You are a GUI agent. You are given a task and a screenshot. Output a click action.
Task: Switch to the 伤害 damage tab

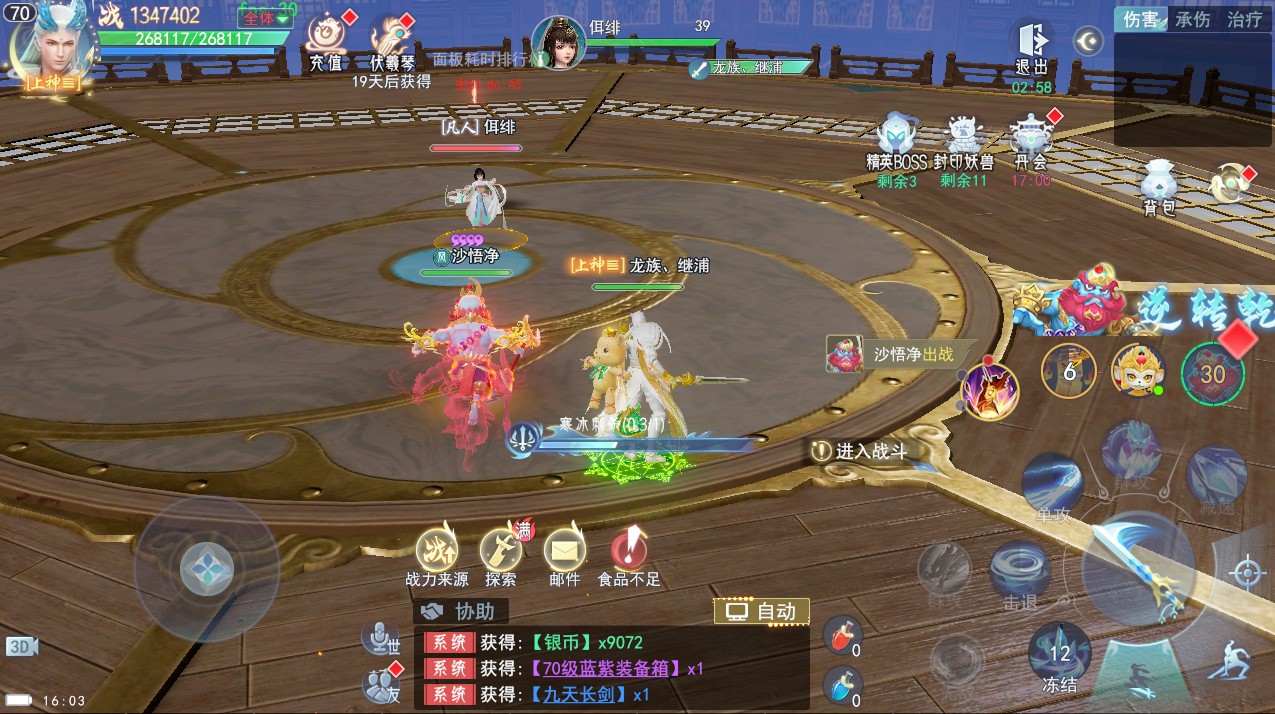[x=1140, y=19]
